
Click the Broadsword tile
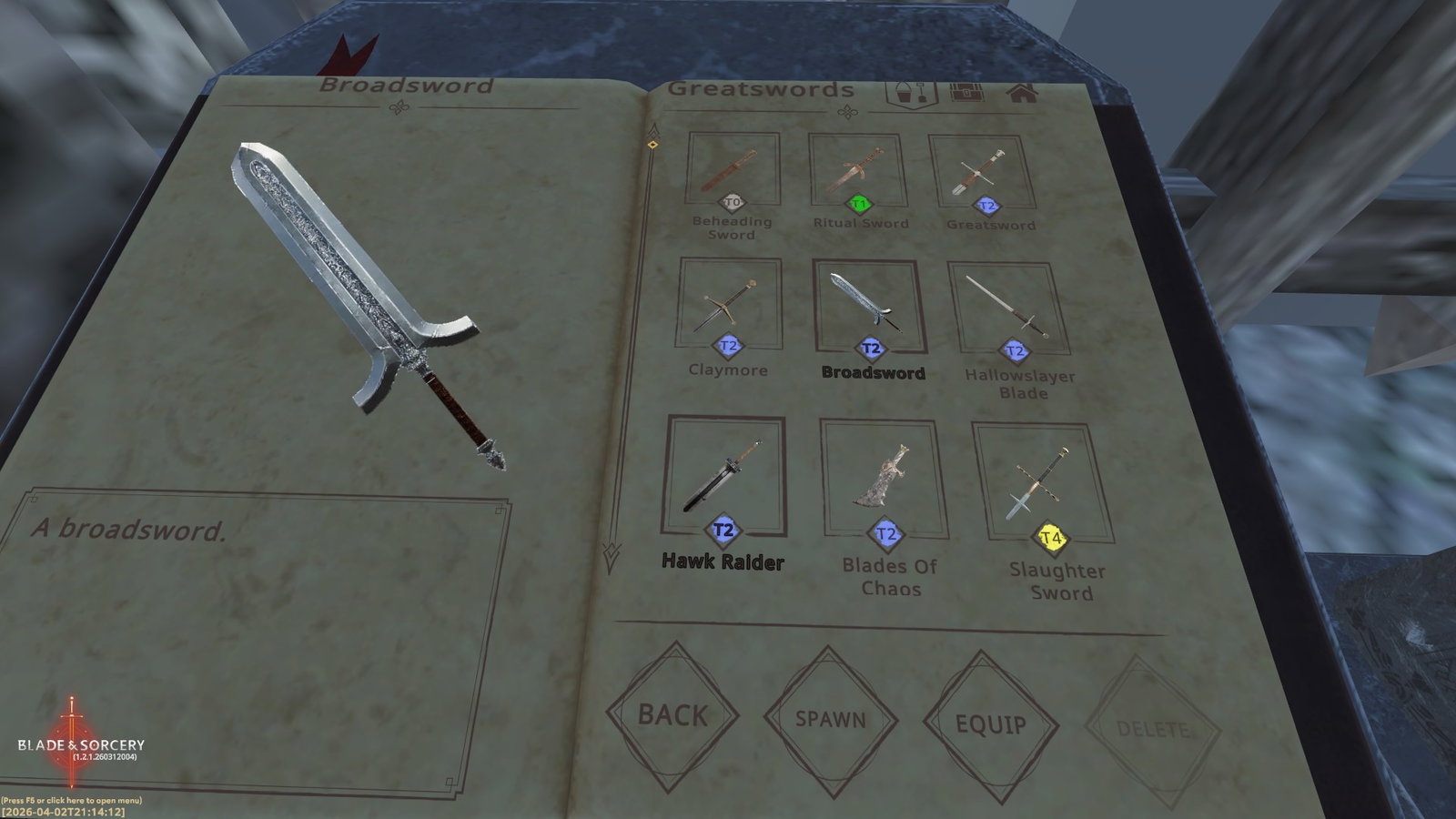click(869, 307)
